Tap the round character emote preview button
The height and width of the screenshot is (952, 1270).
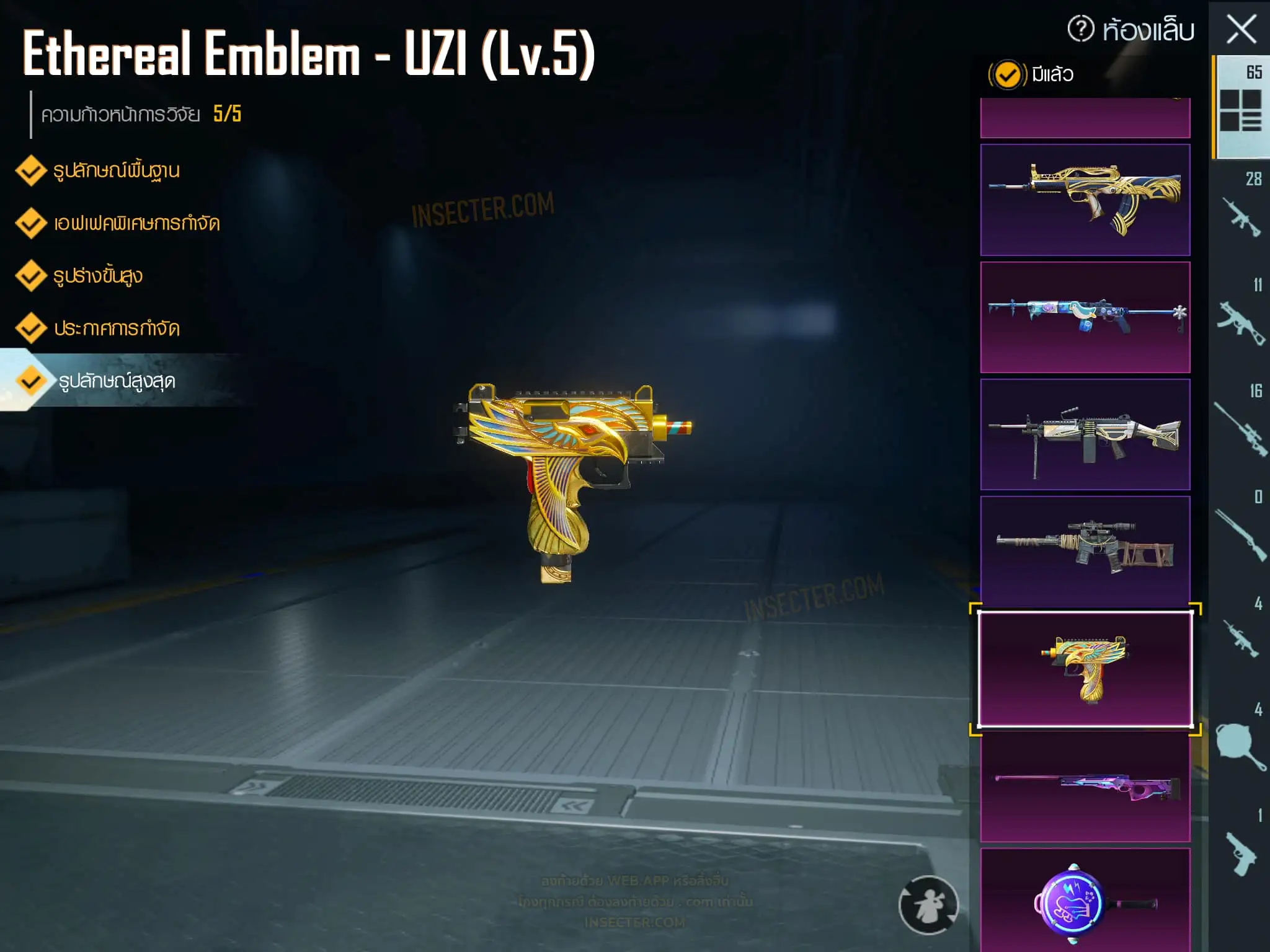click(x=928, y=905)
